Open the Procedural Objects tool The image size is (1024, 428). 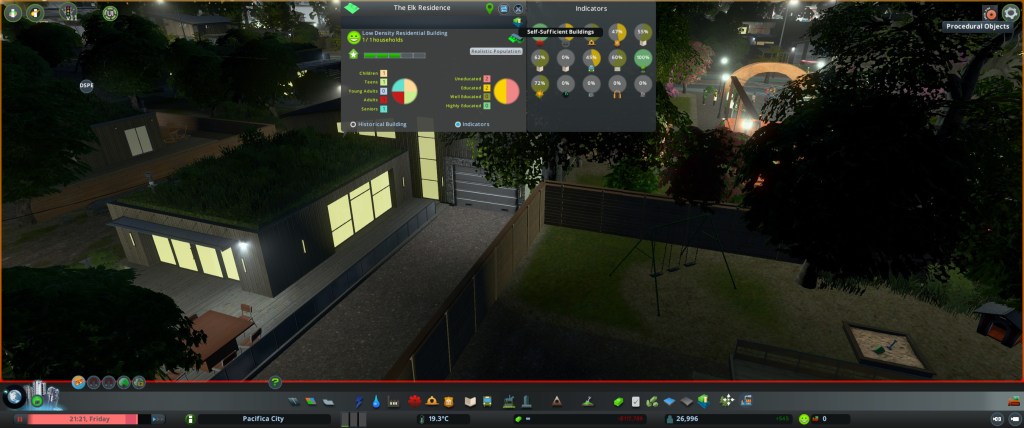click(x=989, y=13)
